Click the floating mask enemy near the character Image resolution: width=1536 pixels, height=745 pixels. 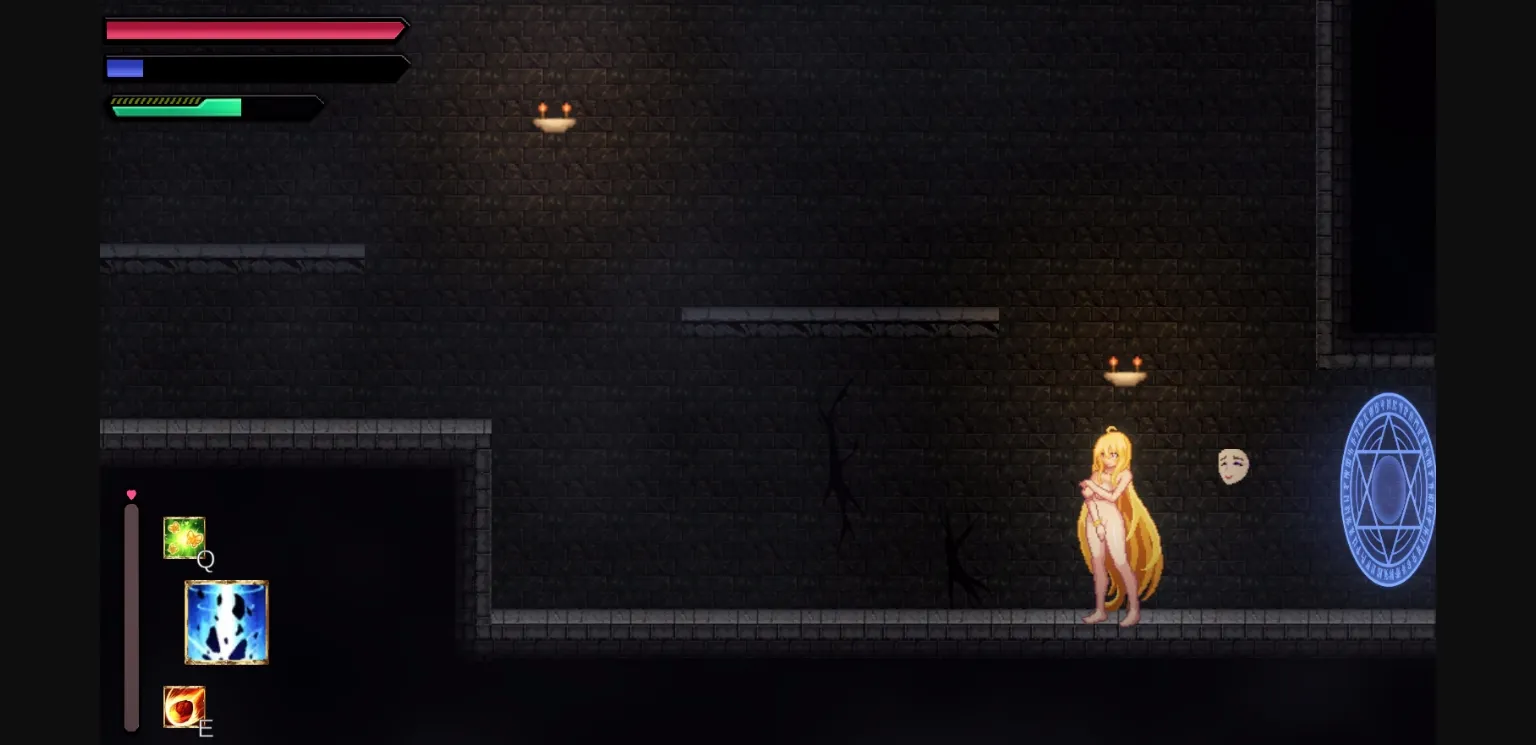1233,464
